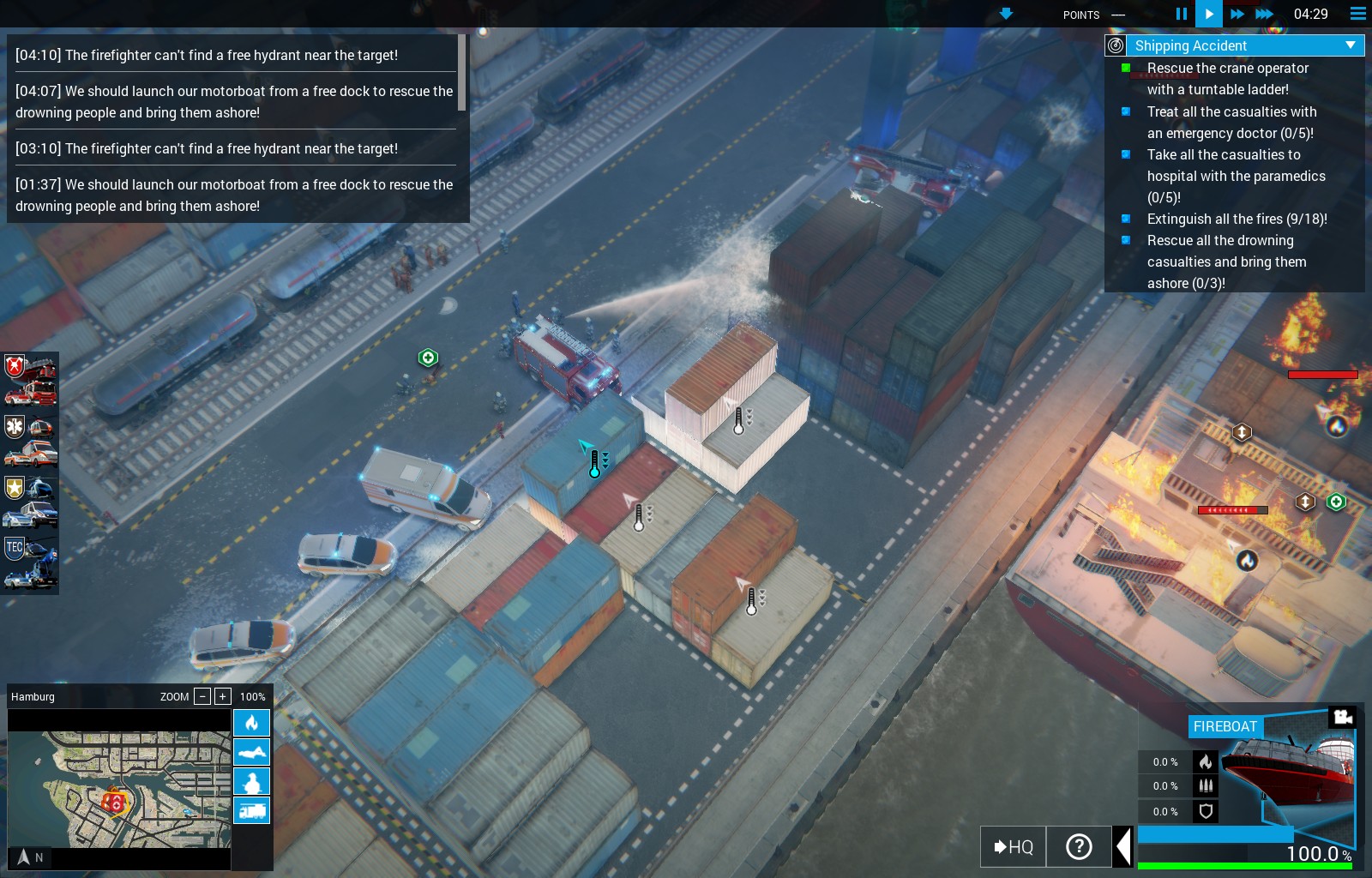Collapse the Shipping Accident objectives dropdown
Viewport: 1372px width, 878px height.
(1351, 45)
